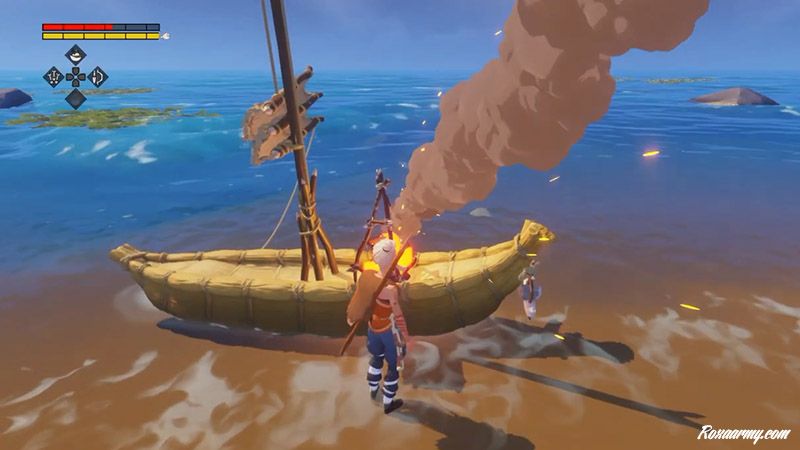Select the food bowl quick slot
The width and height of the screenshot is (800, 450).
click(x=76, y=54)
